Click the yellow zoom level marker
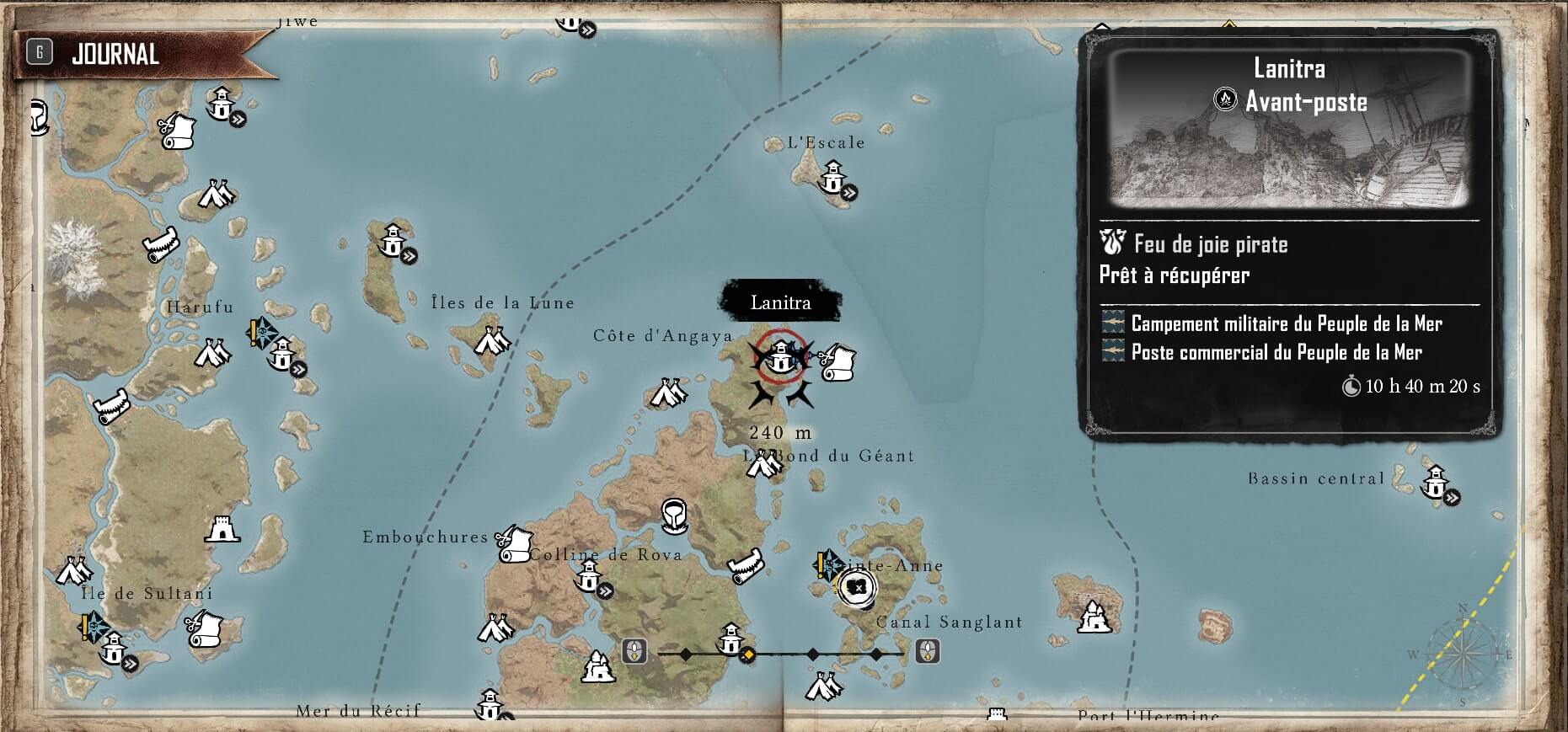 [747, 655]
